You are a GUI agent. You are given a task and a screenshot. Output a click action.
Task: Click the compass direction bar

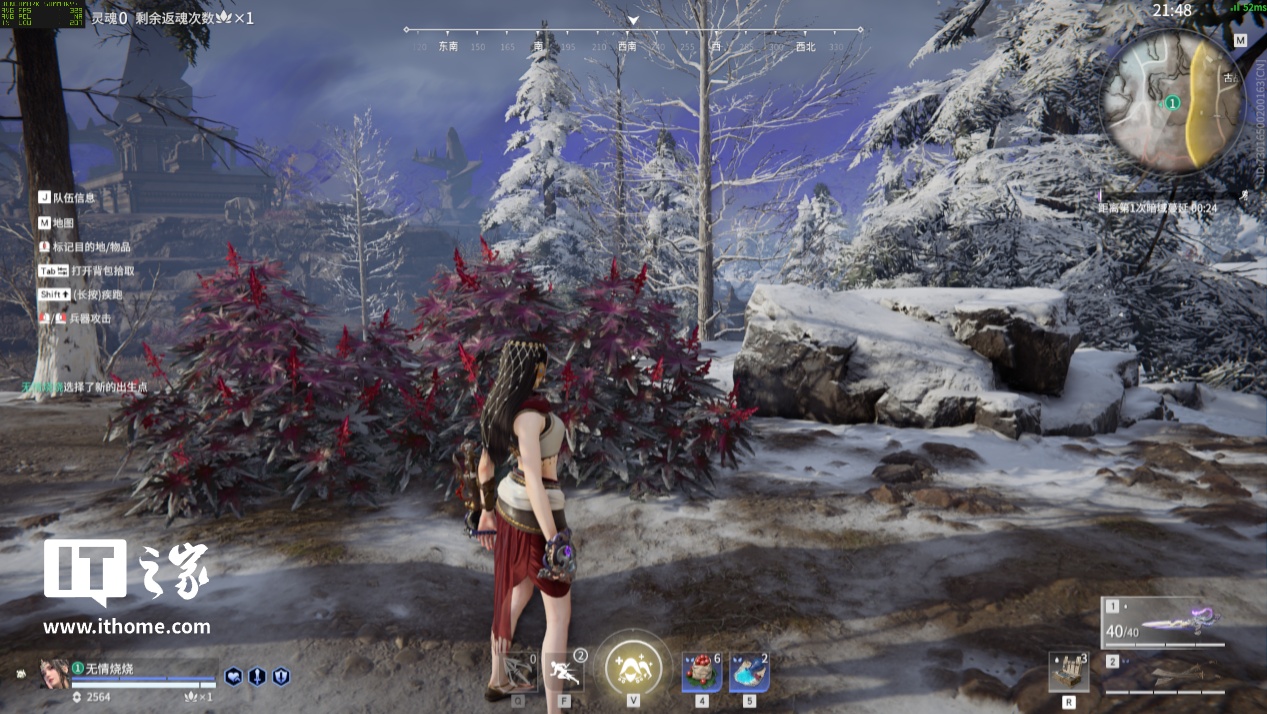pyautogui.click(x=633, y=40)
